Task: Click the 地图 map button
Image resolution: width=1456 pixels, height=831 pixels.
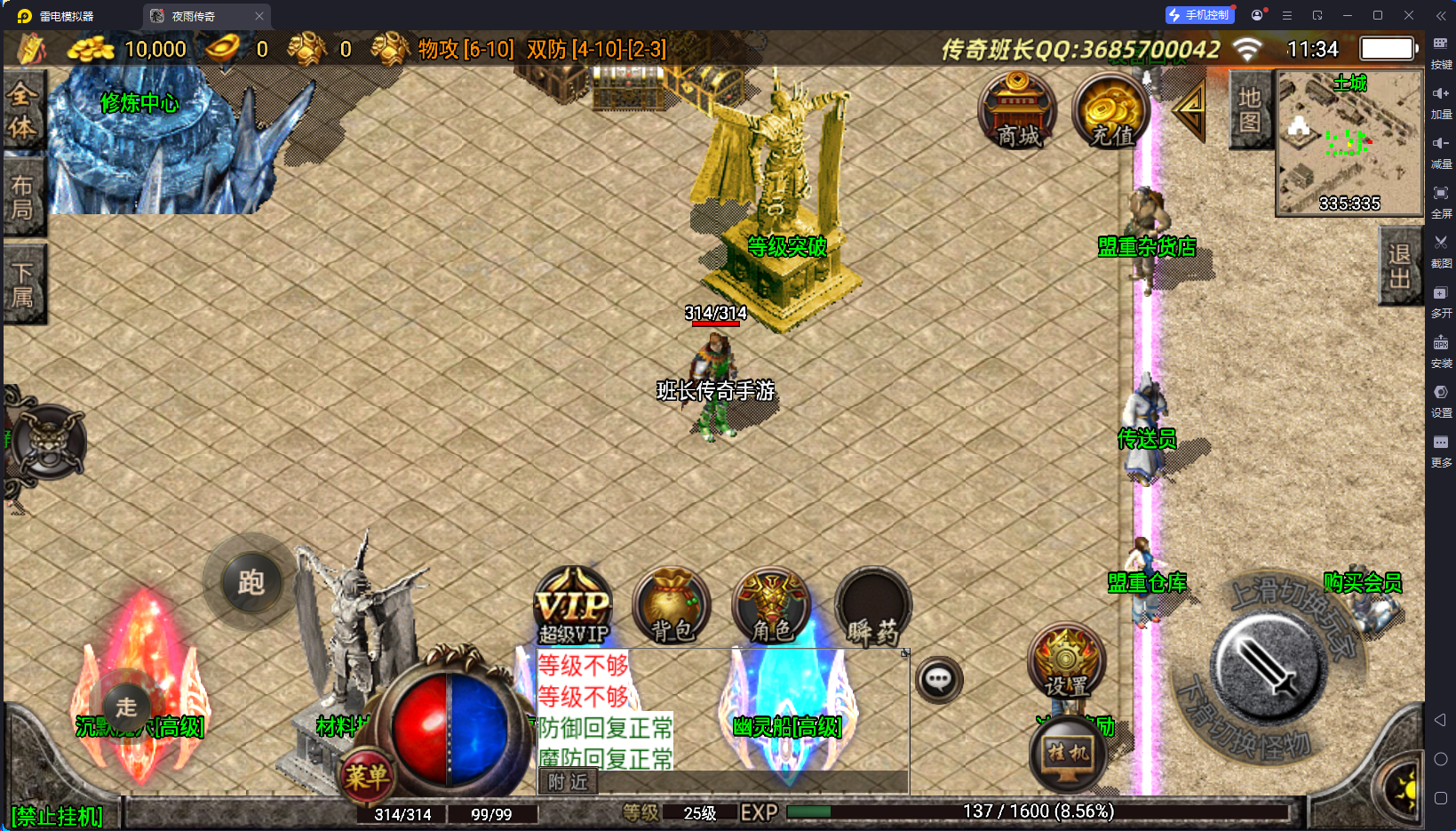Action: pos(1250,109)
